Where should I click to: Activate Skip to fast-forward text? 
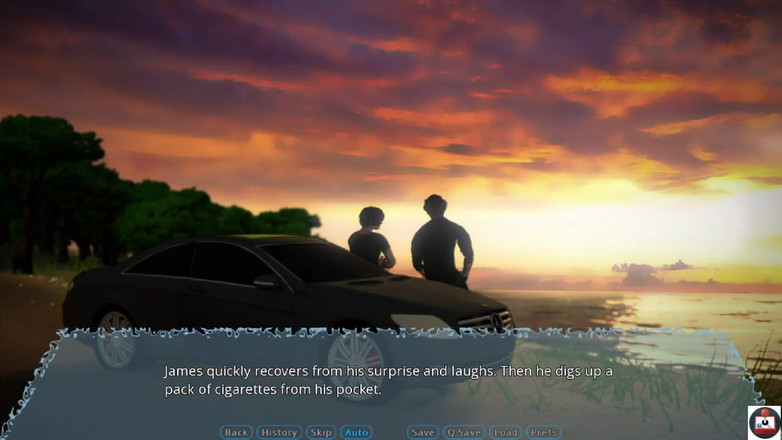click(x=321, y=432)
